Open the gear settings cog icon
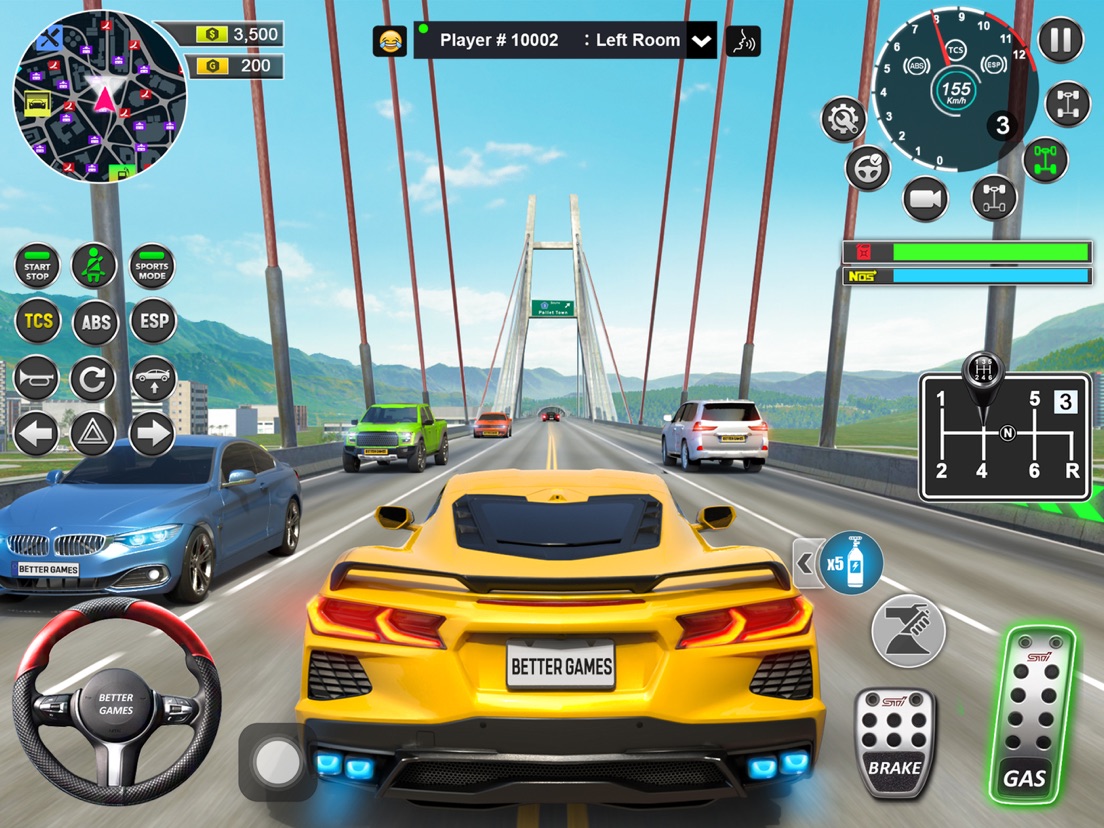Image resolution: width=1104 pixels, height=828 pixels. [843, 120]
